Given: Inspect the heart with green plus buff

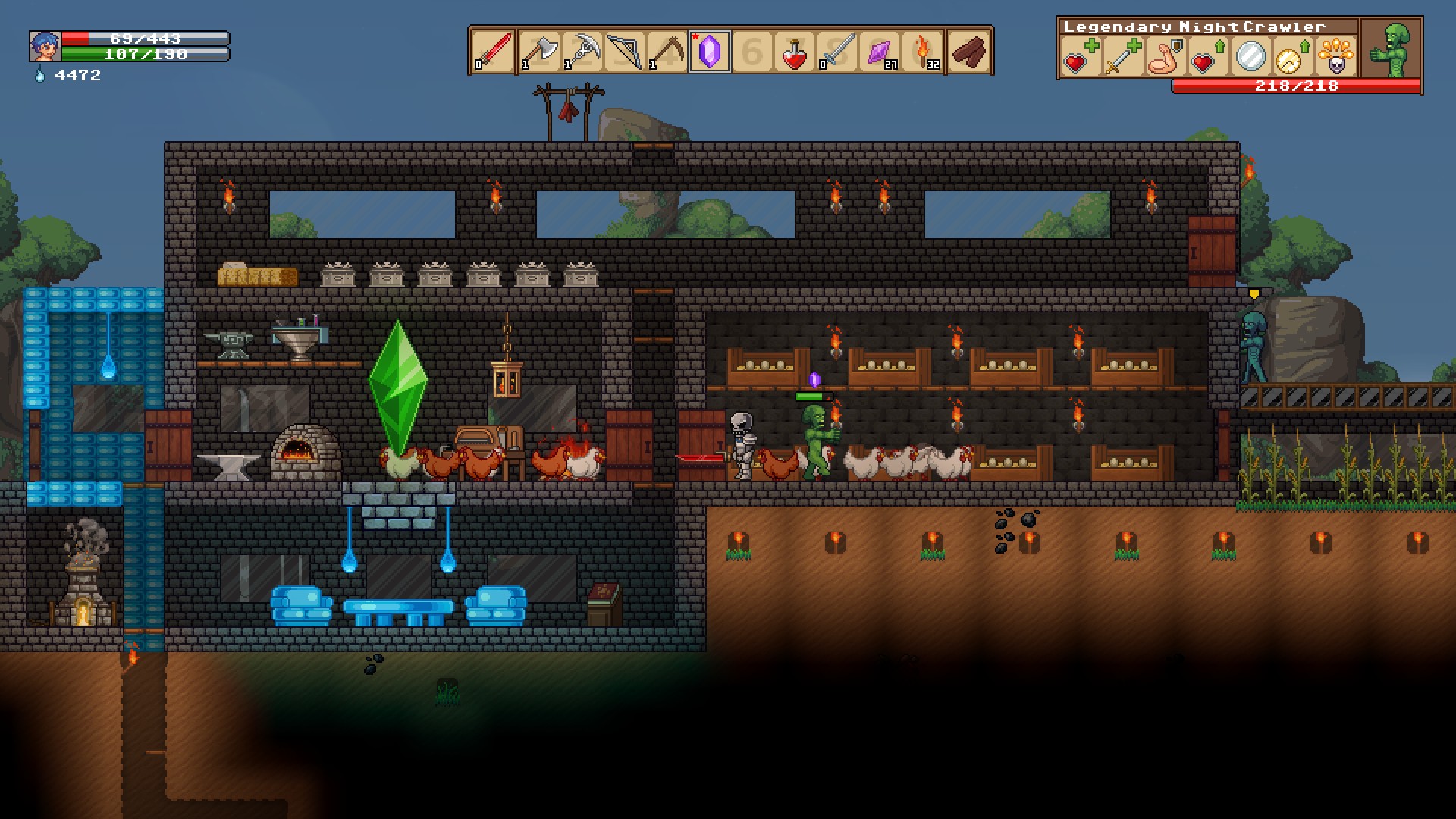Looking at the screenshot, I should [1080, 58].
